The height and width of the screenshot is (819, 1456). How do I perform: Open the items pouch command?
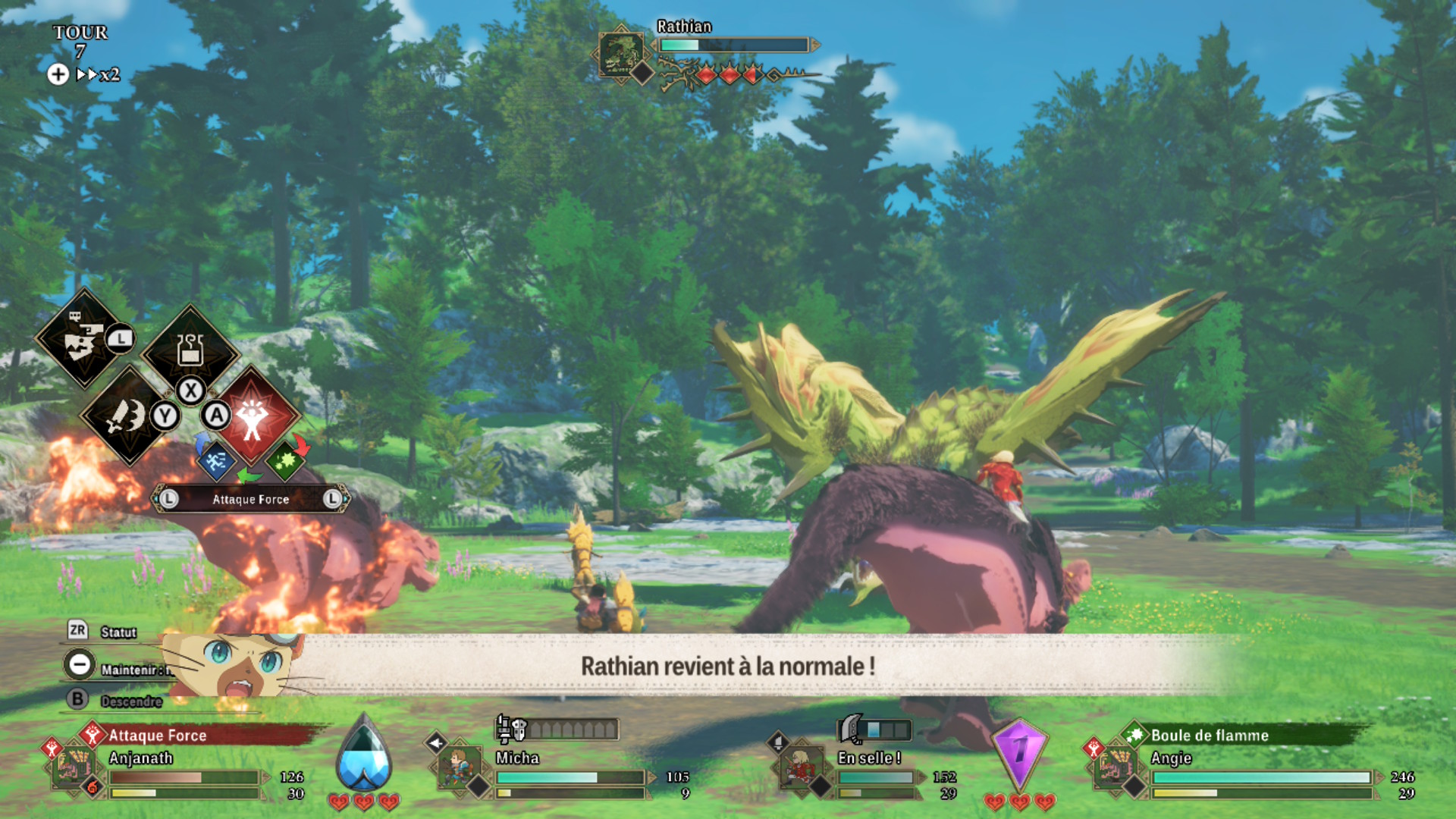click(190, 350)
